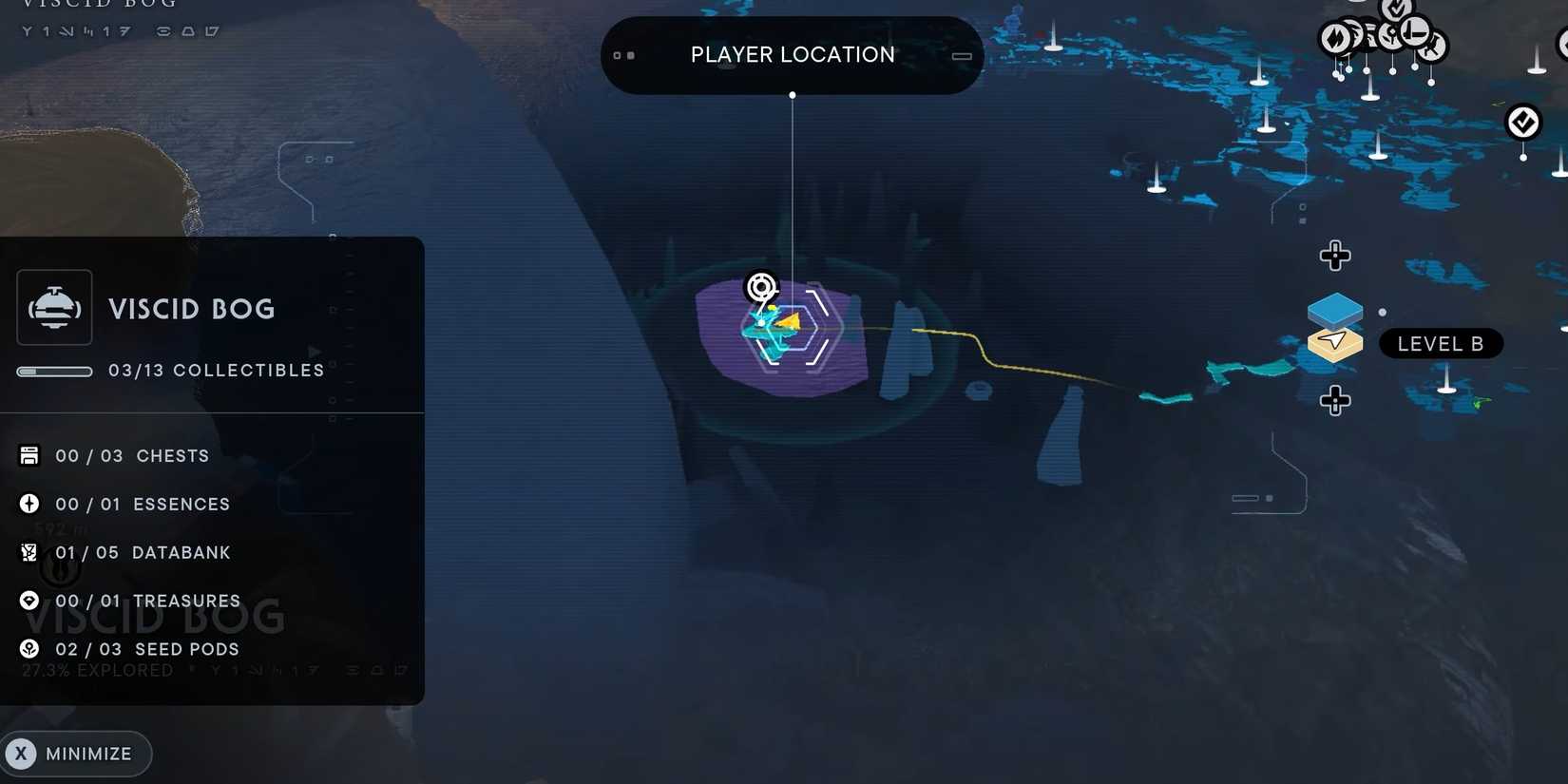Toggle the lower cross-shaped map marker near Level B
This screenshot has width=1568, height=784.
click(x=1335, y=401)
